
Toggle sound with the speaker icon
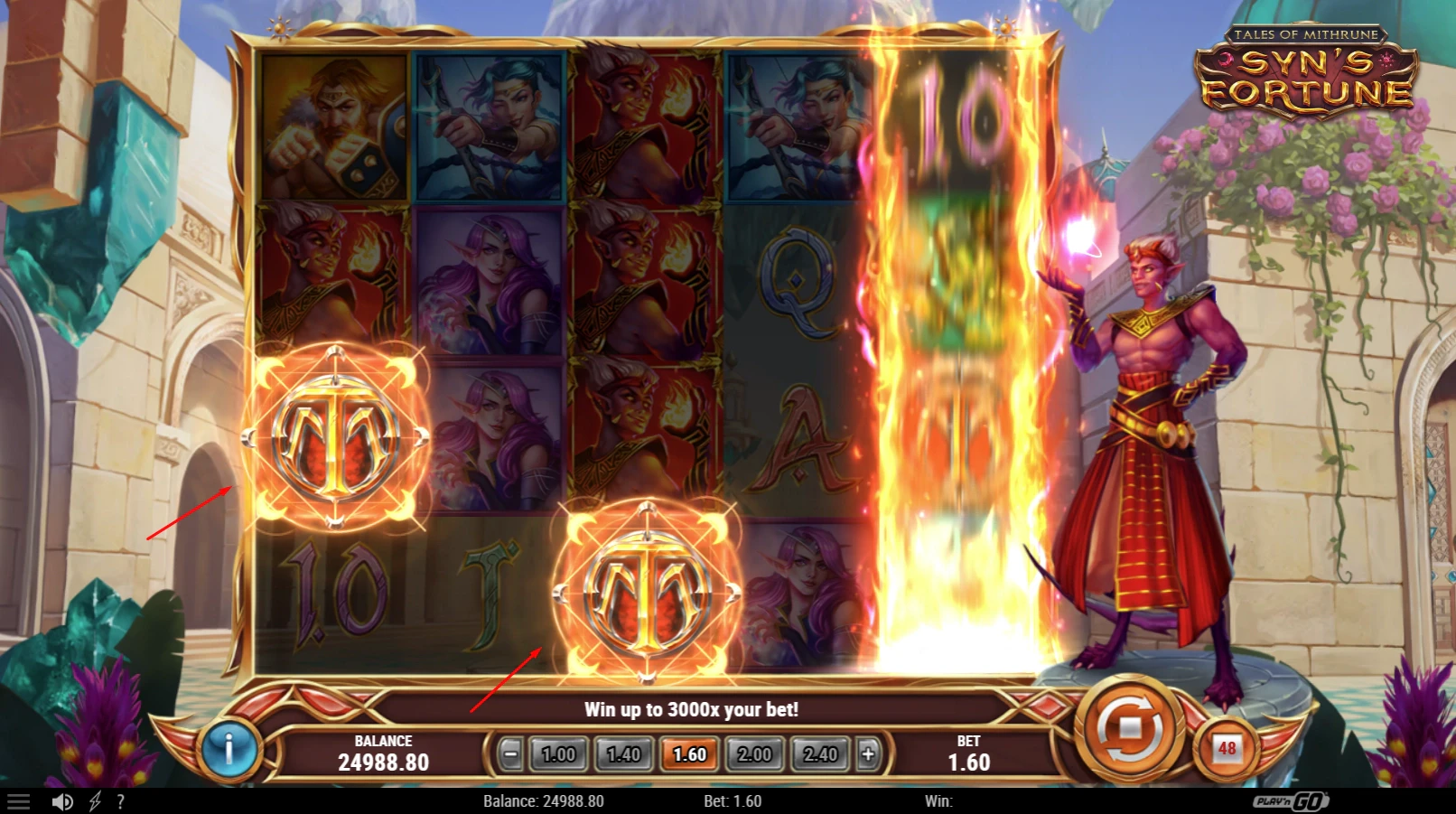[x=62, y=801]
